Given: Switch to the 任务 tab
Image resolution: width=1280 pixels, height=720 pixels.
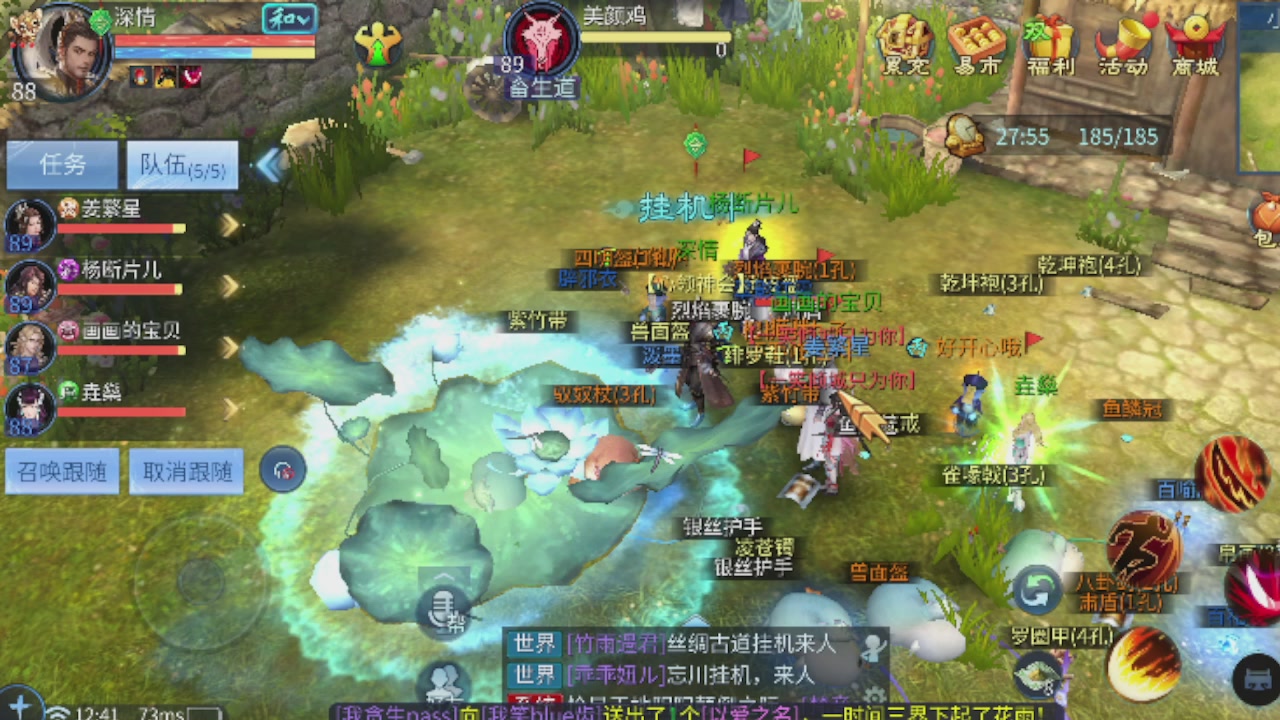Looking at the screenshot, I should [x=62, y=164].
